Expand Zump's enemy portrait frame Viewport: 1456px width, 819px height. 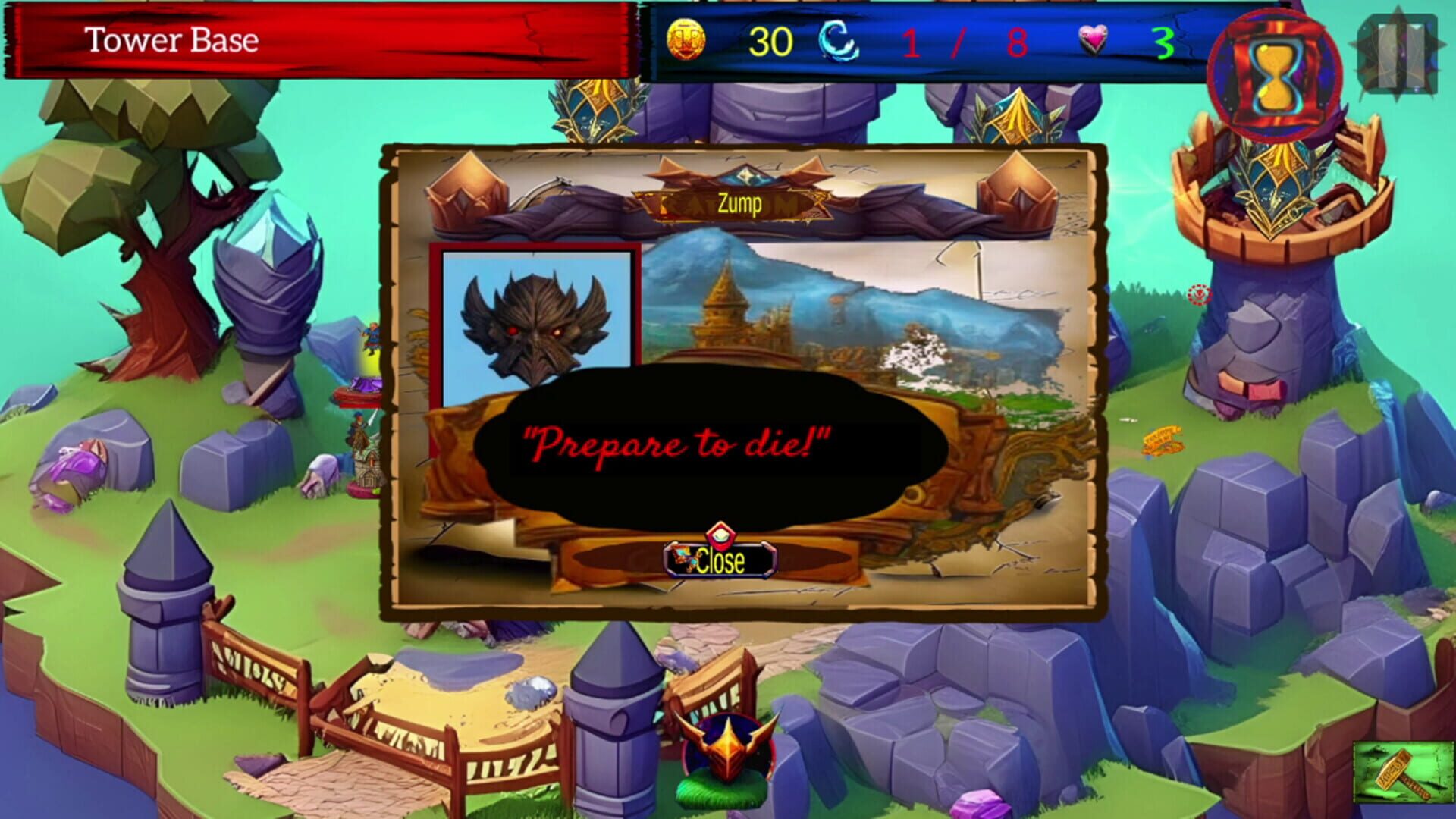(x=533, y=328)
